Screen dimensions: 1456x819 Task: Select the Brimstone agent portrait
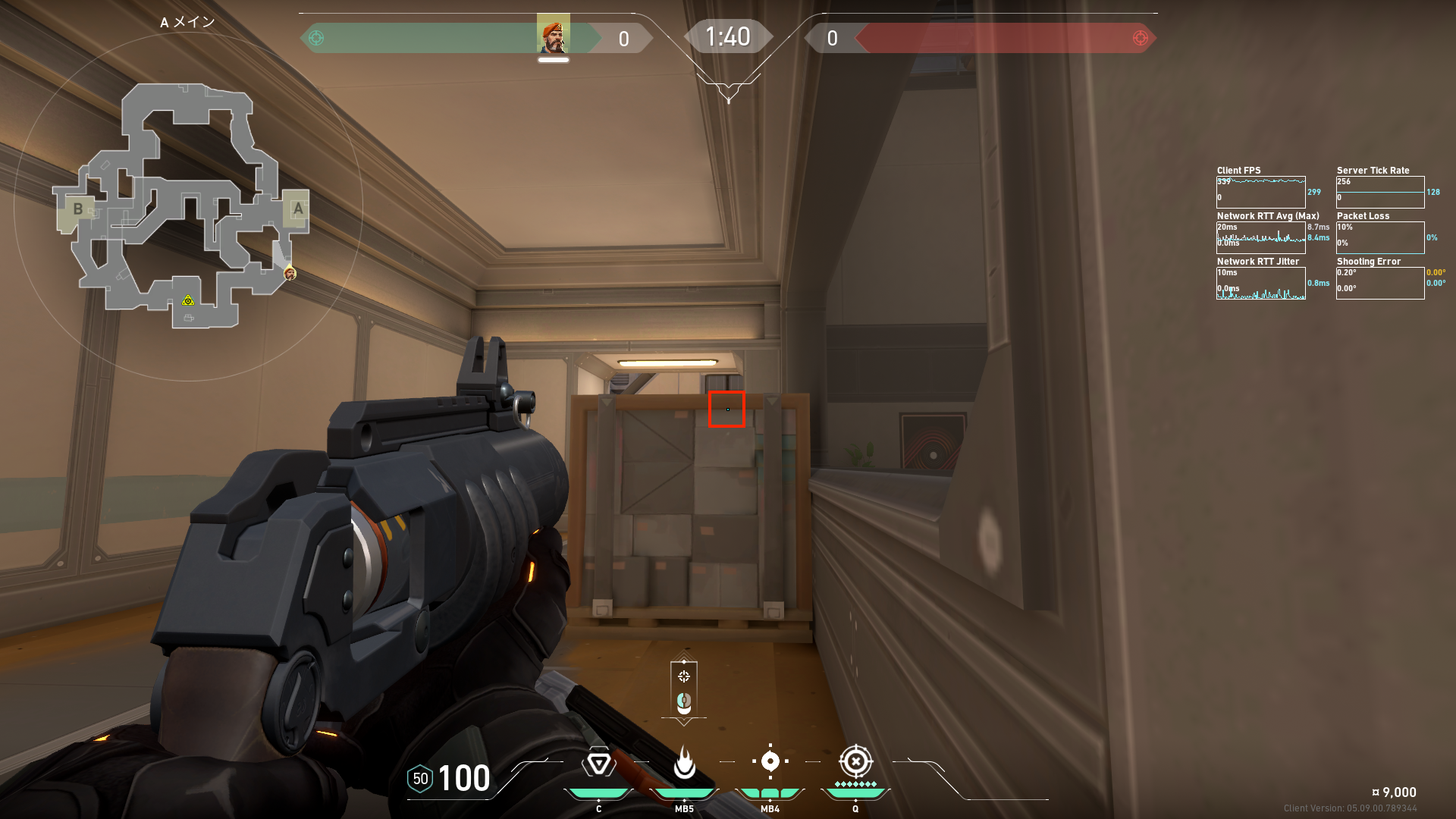[554, 35]
